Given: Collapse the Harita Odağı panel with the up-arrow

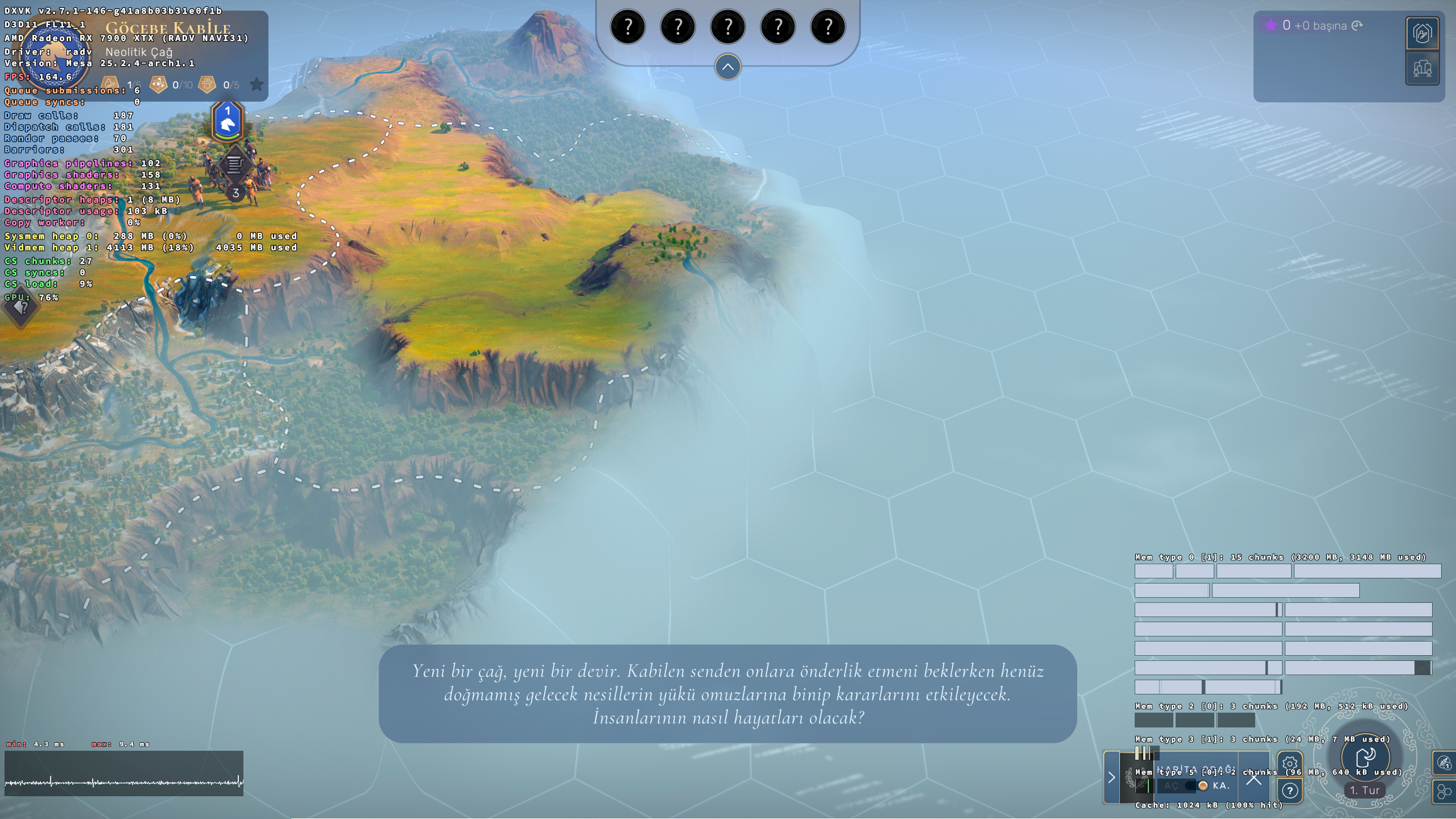Looking at the screenshot, I should (x=1254, y=779).
